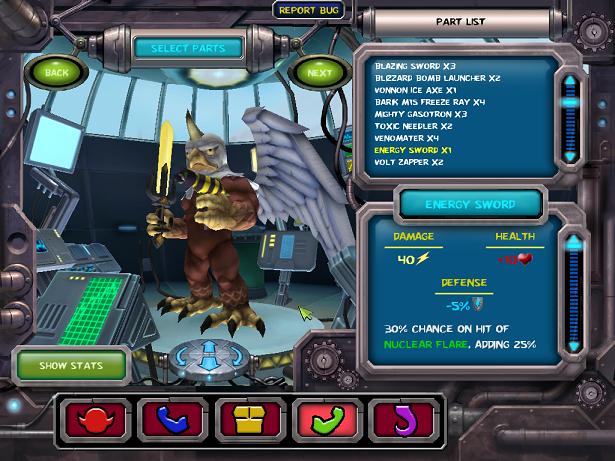Image resolution: width=615 pixels, height=461 pixels.
Task: Go back with the green Back button
Action: (x=57, y=72)
